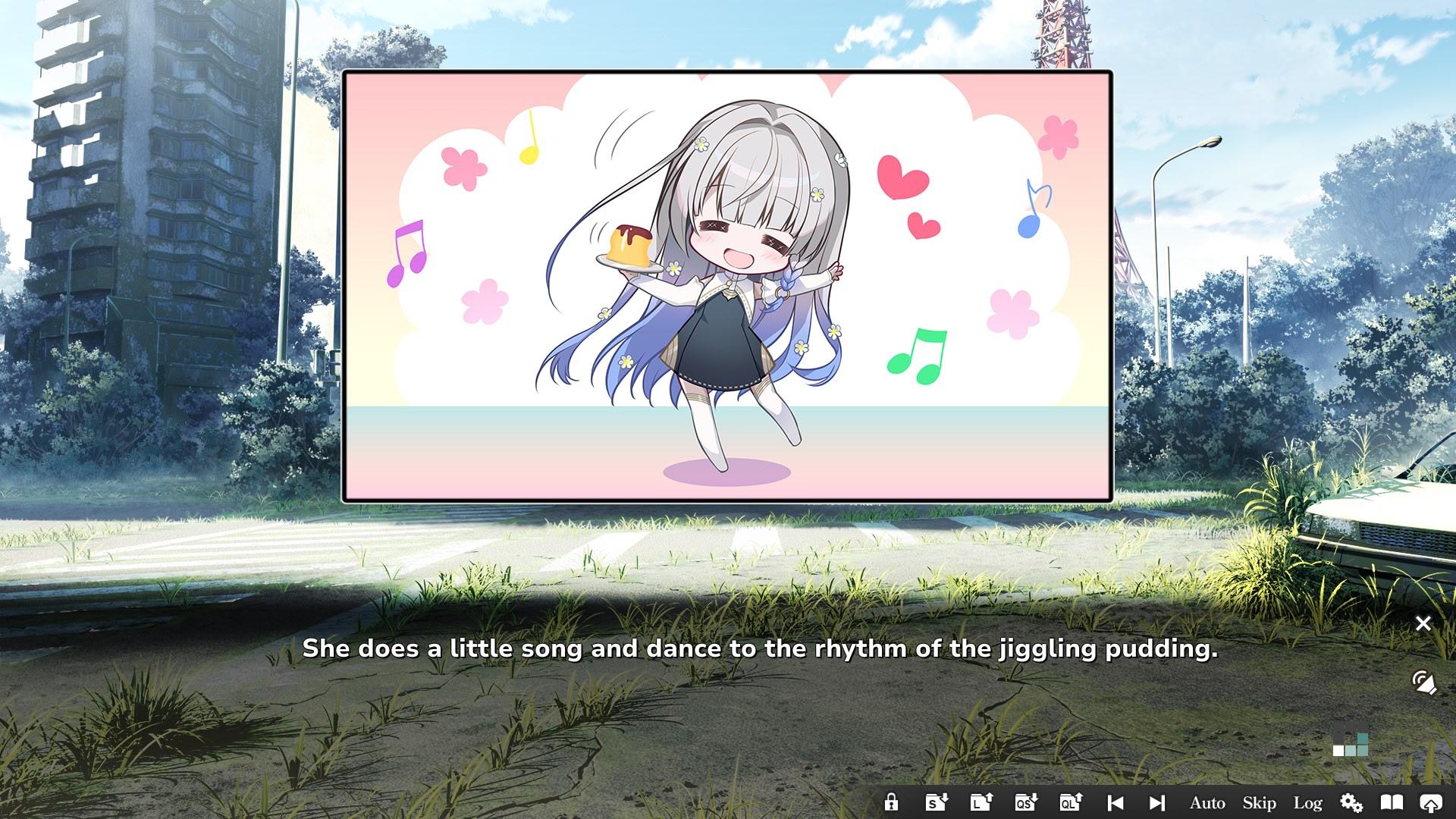Open the message Log
The image size is (1456, 819).
1309,802
